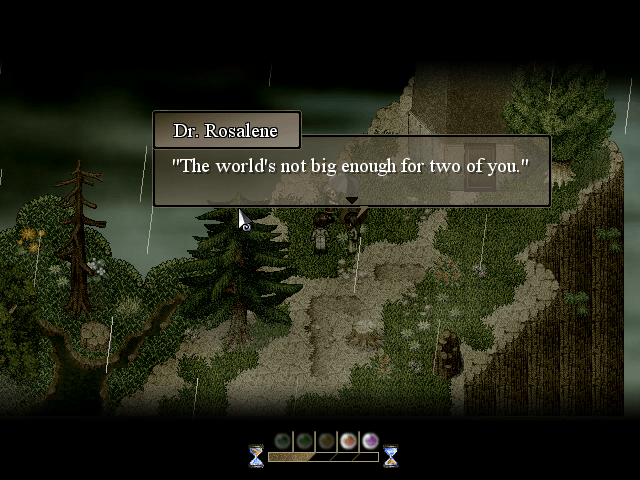Viewport: 640px width, 480px height.
Task: Select the orange memory link orb
Action: (x=348, y=440)
